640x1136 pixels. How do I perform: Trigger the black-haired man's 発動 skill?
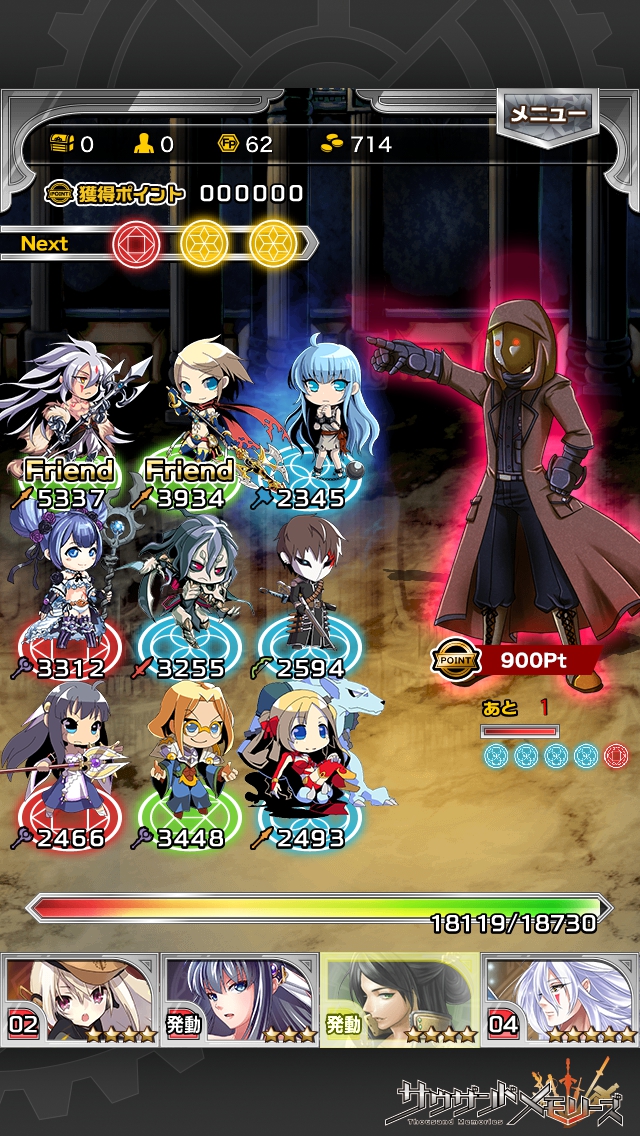pos(400,998)
